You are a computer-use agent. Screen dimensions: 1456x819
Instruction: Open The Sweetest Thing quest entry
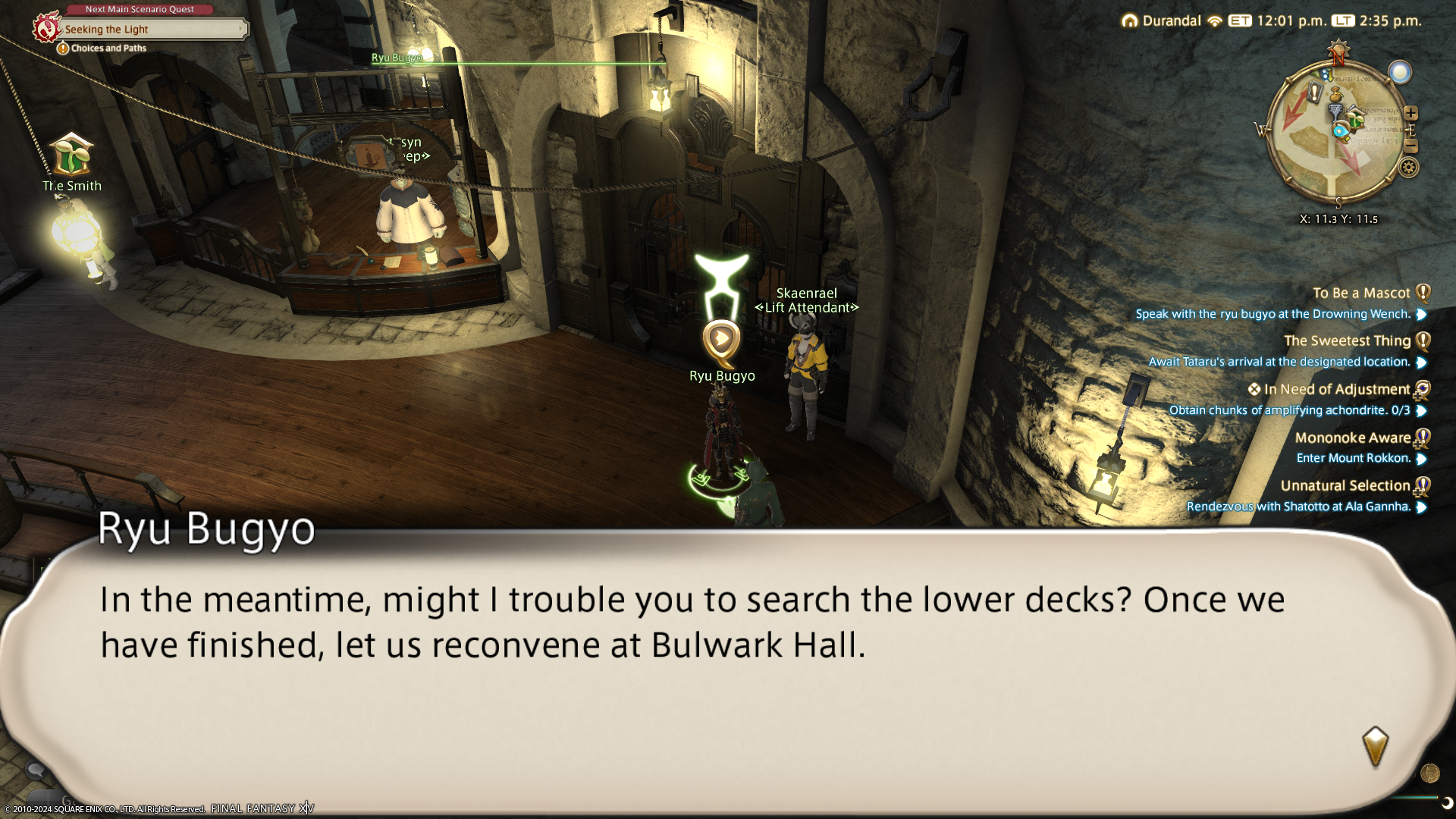1347,341
